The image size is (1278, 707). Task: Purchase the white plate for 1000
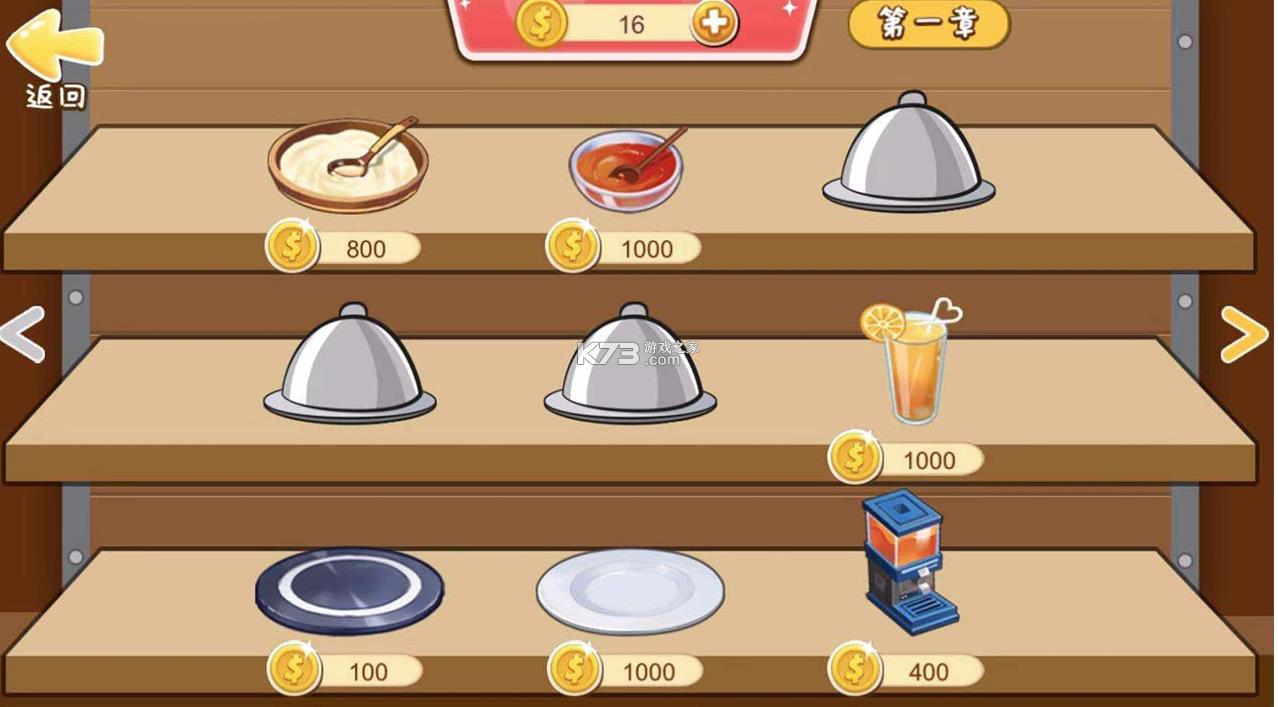tap(630, 590)
